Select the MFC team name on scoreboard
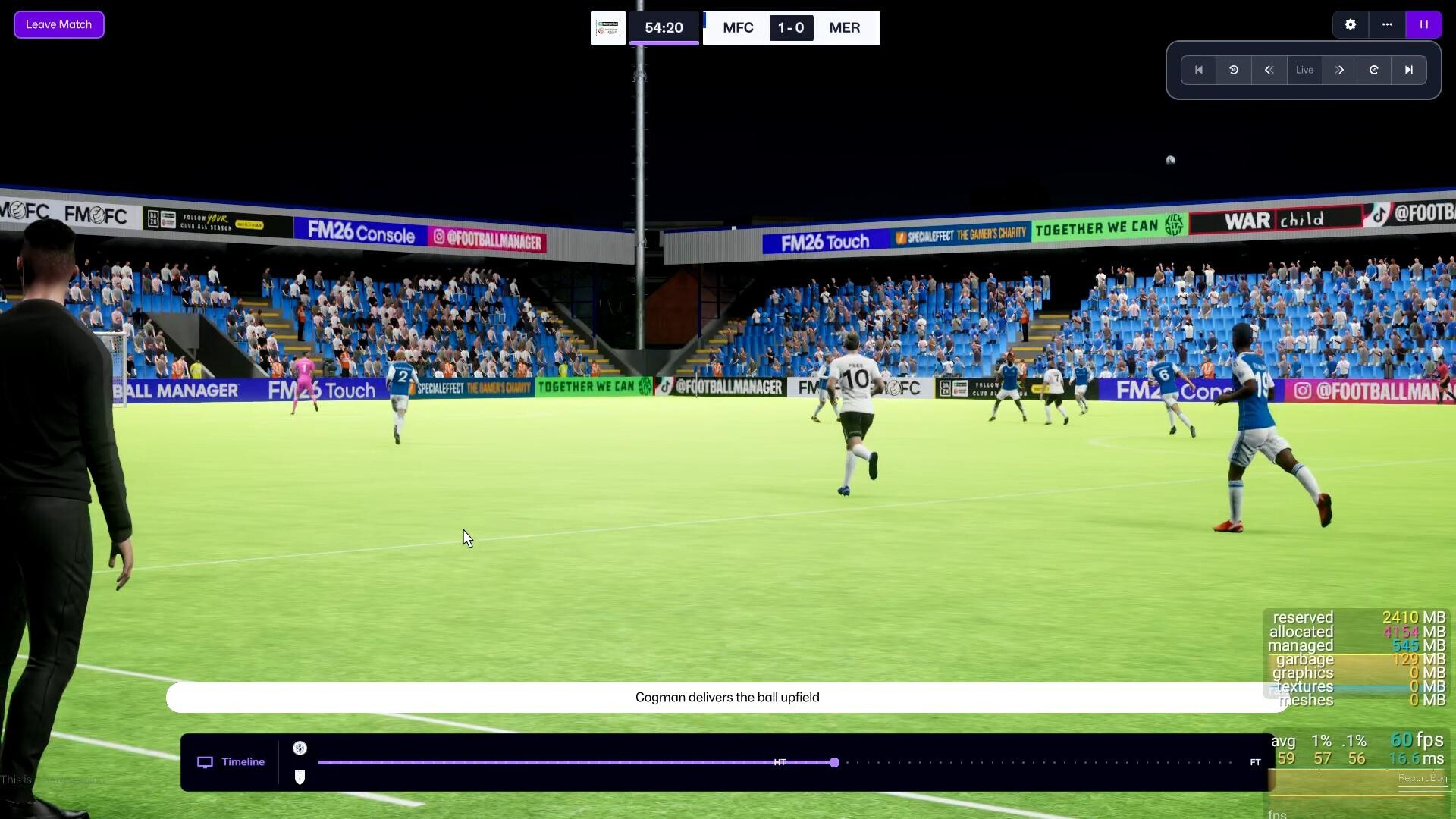Screen dimensions: 1456x819 pyautogui.click(x=738, y=28)
